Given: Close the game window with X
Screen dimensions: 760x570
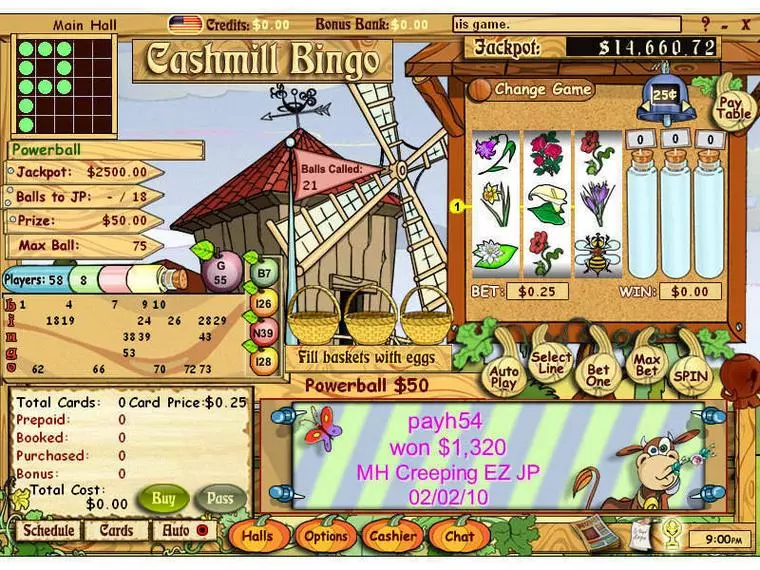Looking at the screenshot, I should click(x=746, y=23).
